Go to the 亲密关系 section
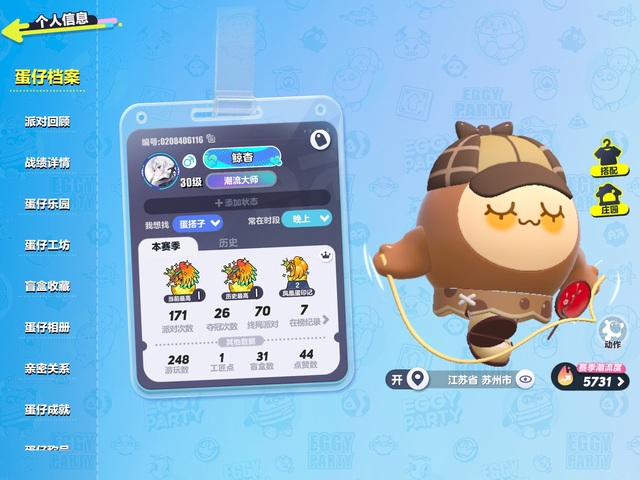 [47, 368]
